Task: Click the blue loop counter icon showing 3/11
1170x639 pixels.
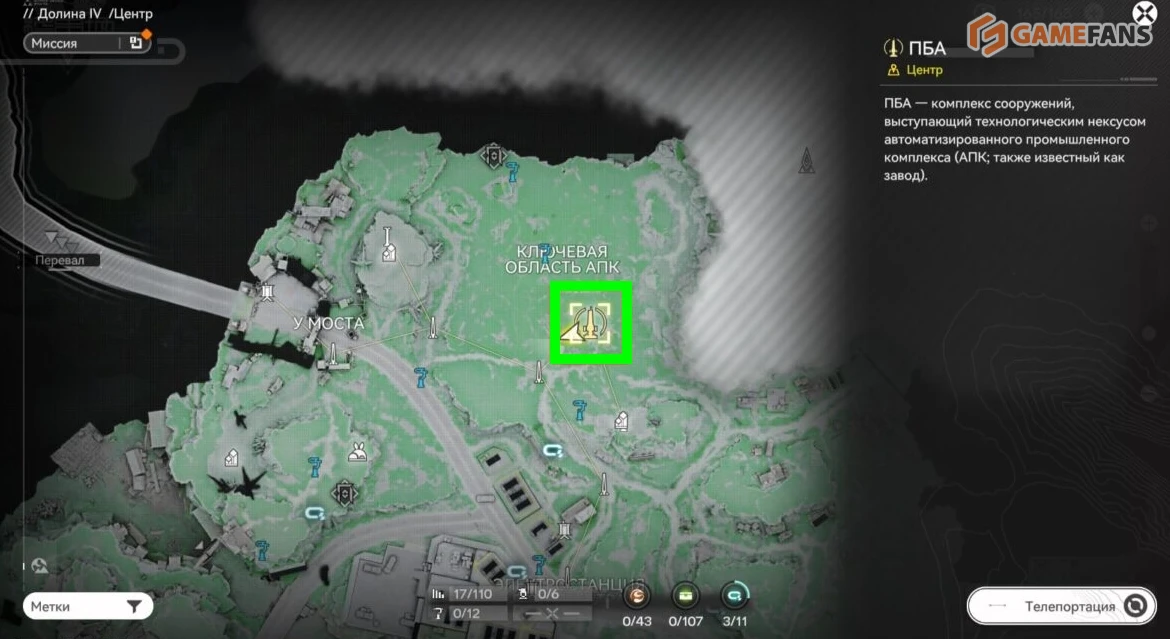Action: click(734, 597)
